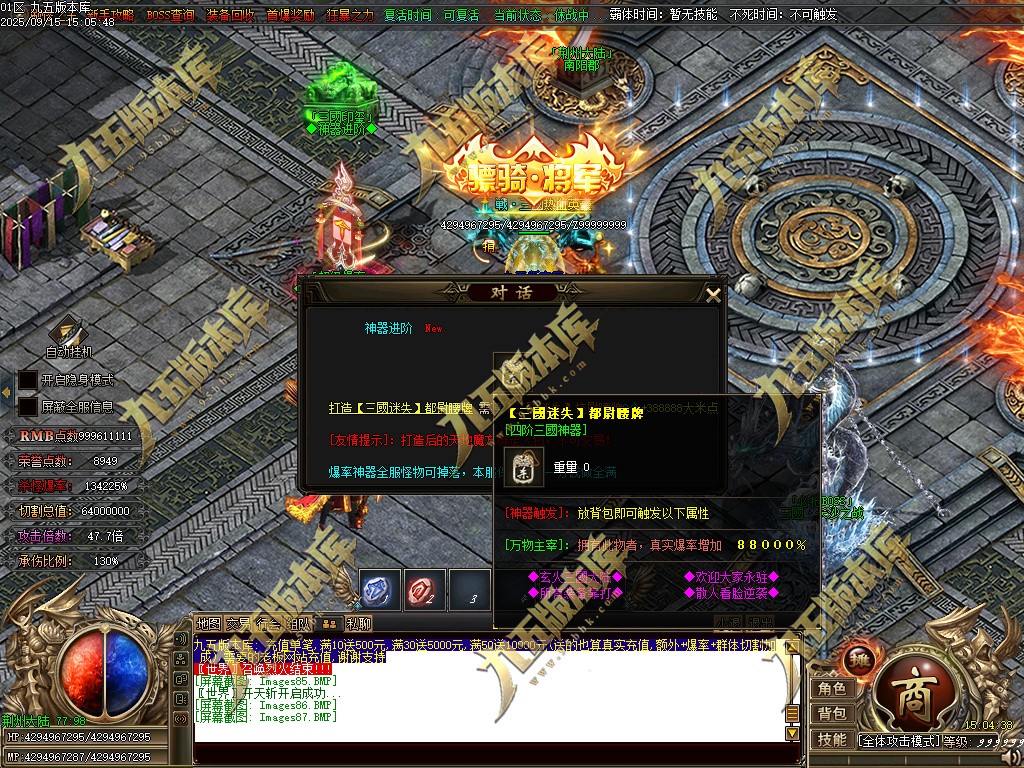Open the 狂暴之力 menu
Image resolution: width=1024 pixels, height=768 pixels.
pos(350,15)
